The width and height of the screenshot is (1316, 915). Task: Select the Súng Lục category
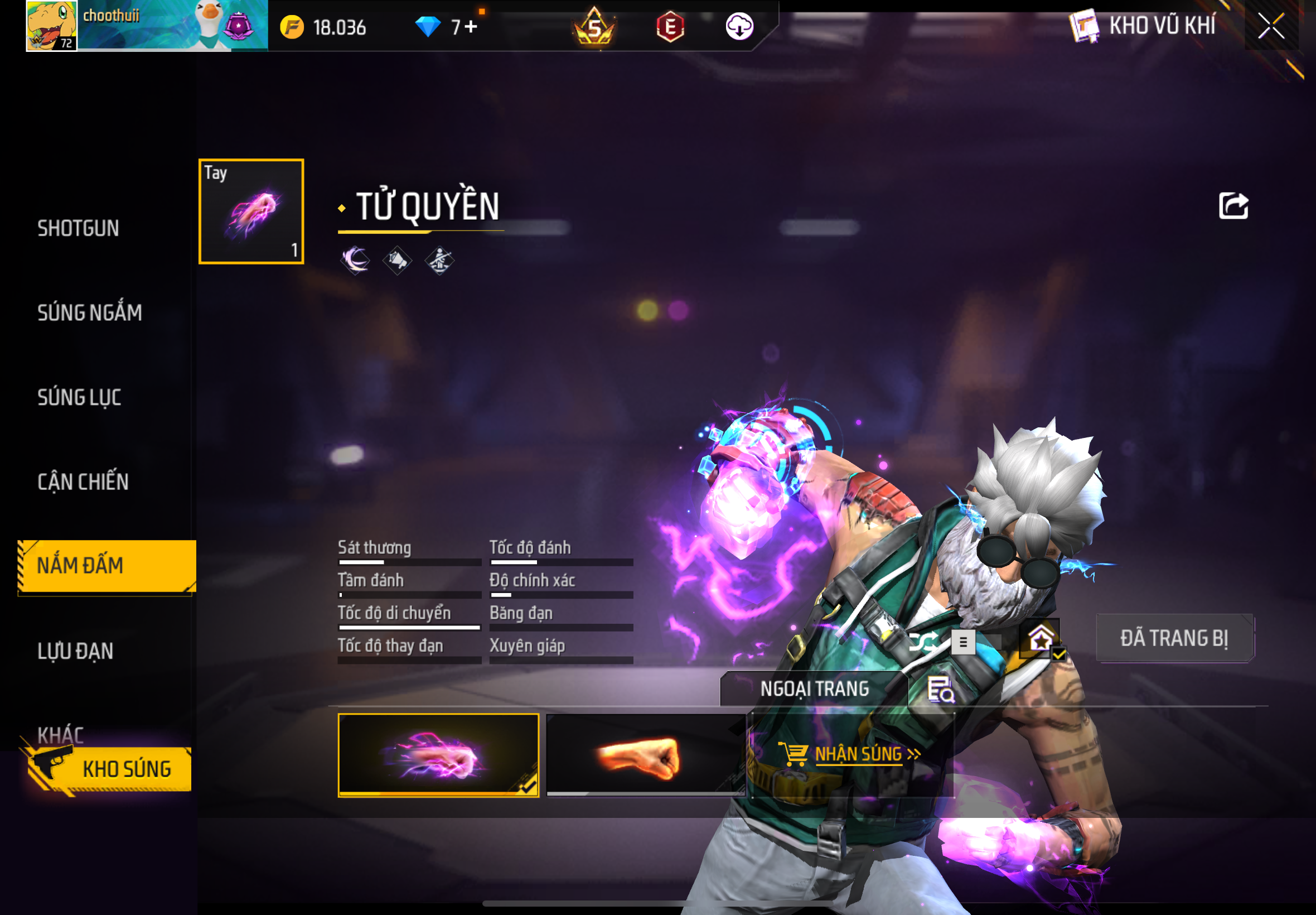point(80,397)
